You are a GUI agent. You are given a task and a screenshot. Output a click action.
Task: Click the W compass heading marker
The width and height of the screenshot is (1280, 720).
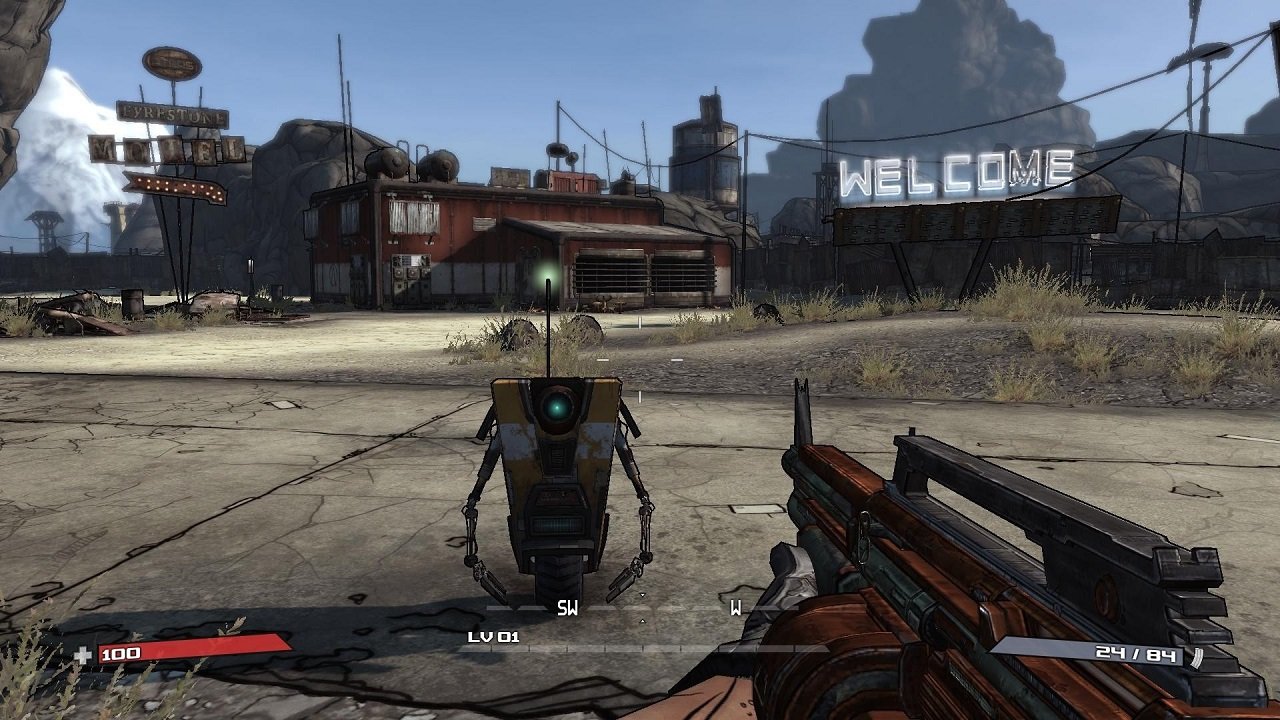tap(737, 606)
